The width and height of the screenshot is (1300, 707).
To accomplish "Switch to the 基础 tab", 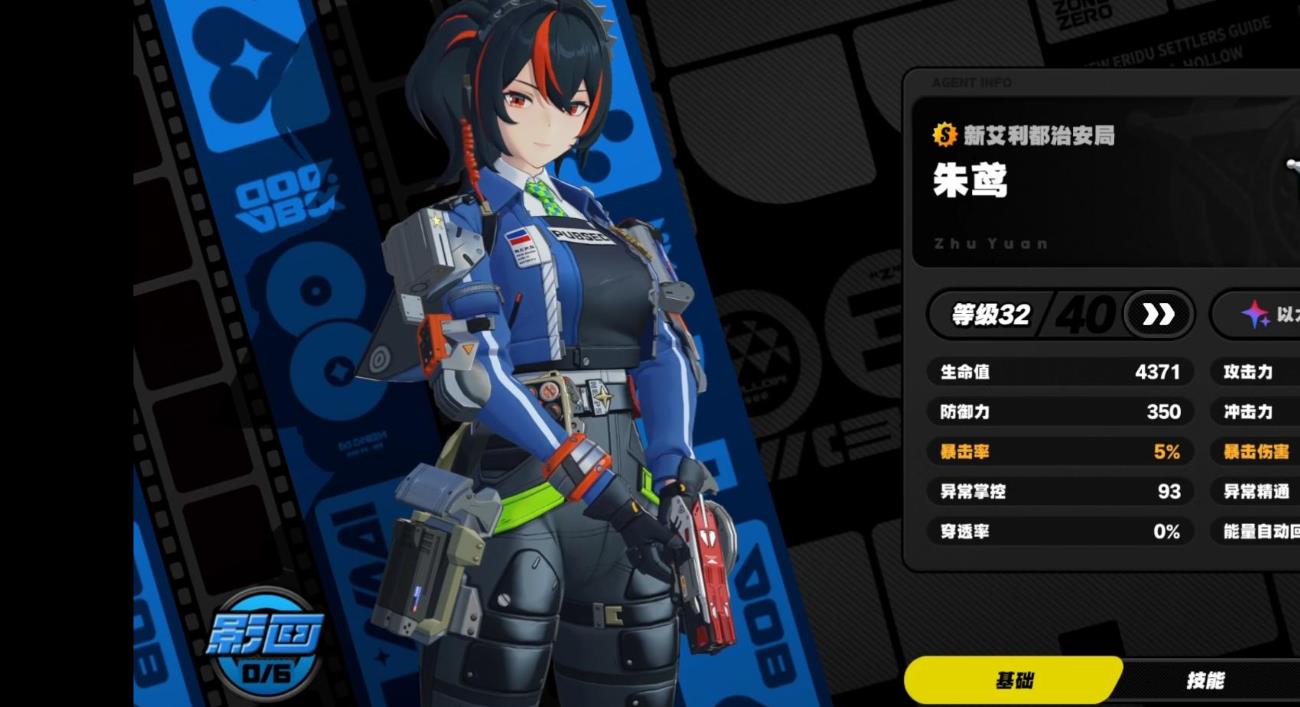I will [x=1014, y=681].
